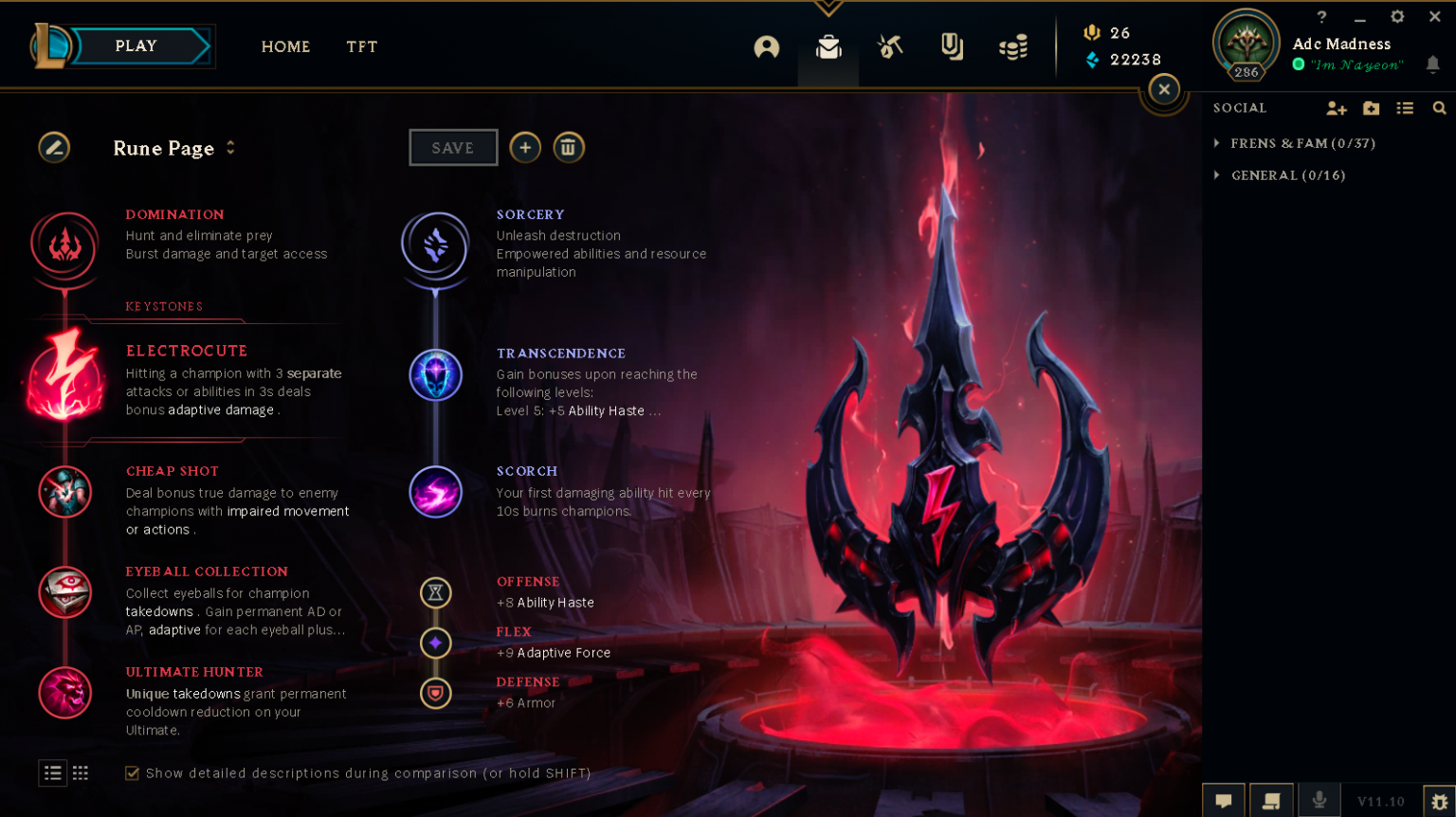1456x817 pixels.
Task: Open the Rune Page name dropdown
Action: pos(229,148)
